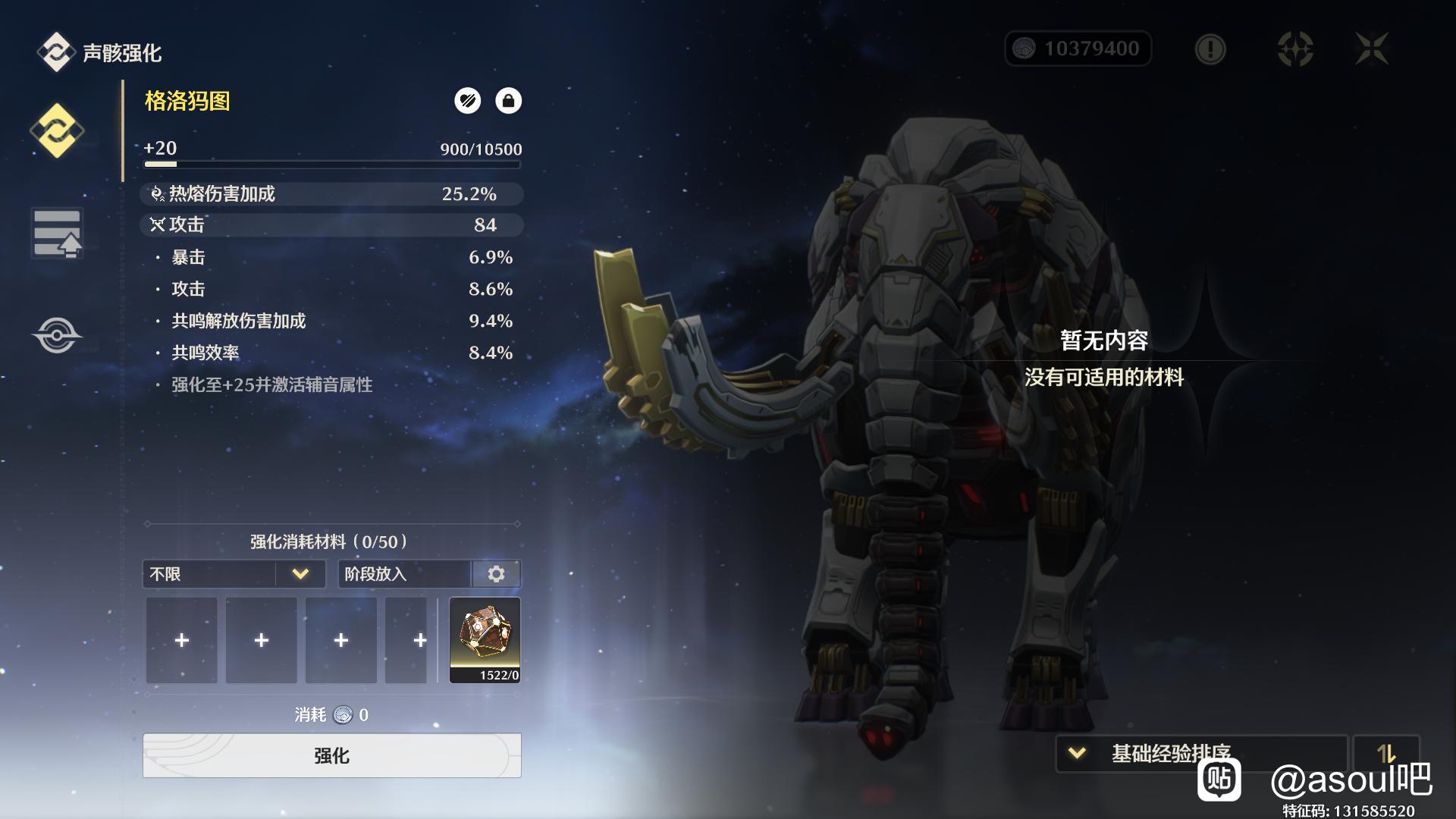Select the tuner material item slot

485,640
